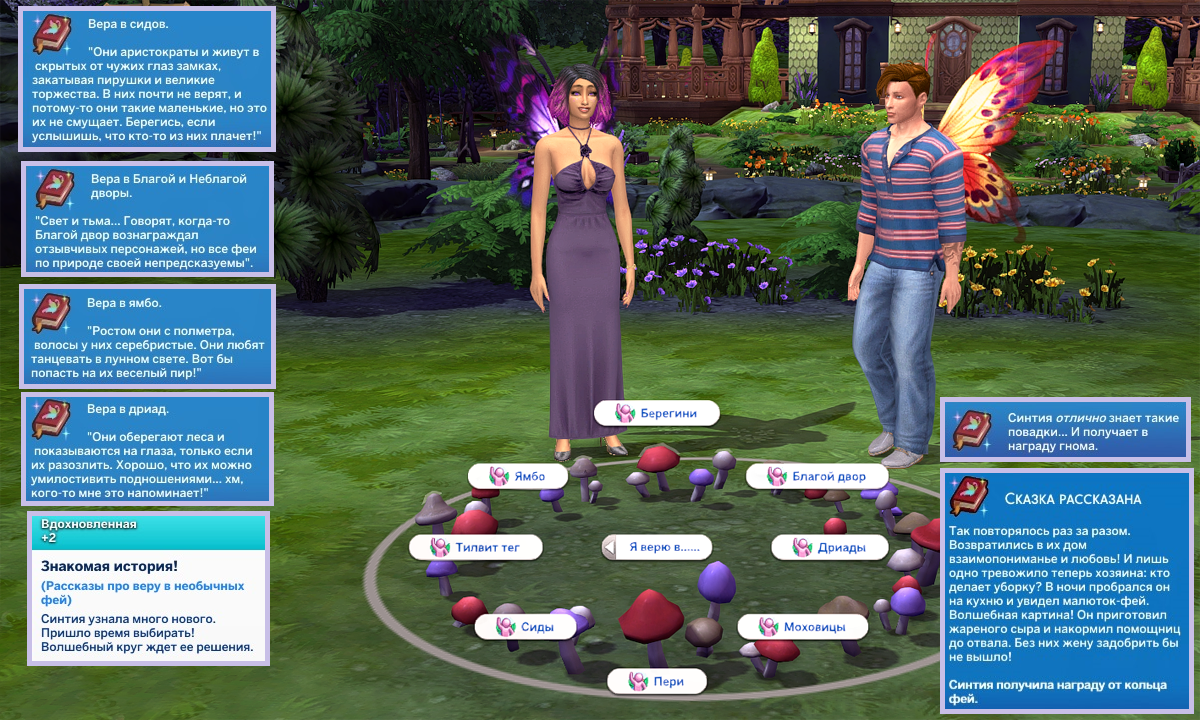
Task: Open the Вера в ямбо notification
Action: pyautogui.click(x=147, y=337)
